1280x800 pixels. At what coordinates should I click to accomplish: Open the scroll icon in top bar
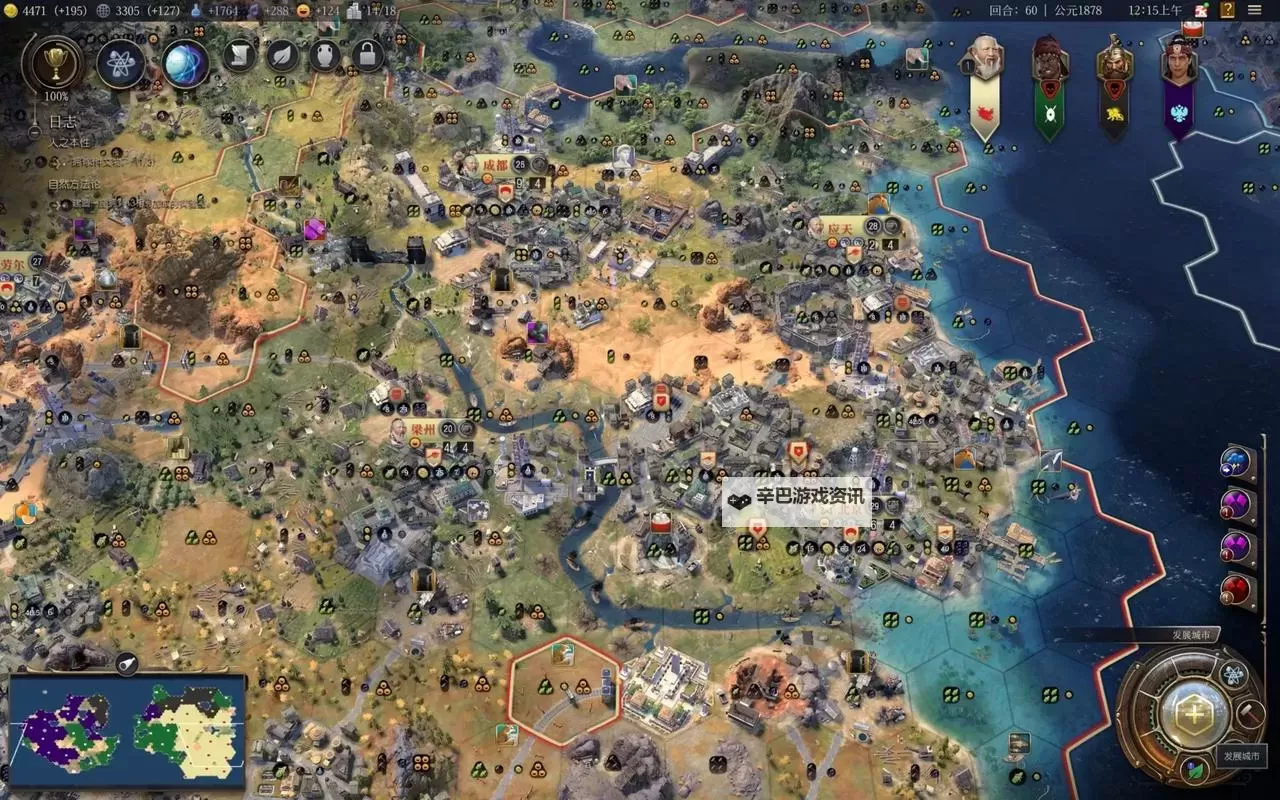pos(240,55)
